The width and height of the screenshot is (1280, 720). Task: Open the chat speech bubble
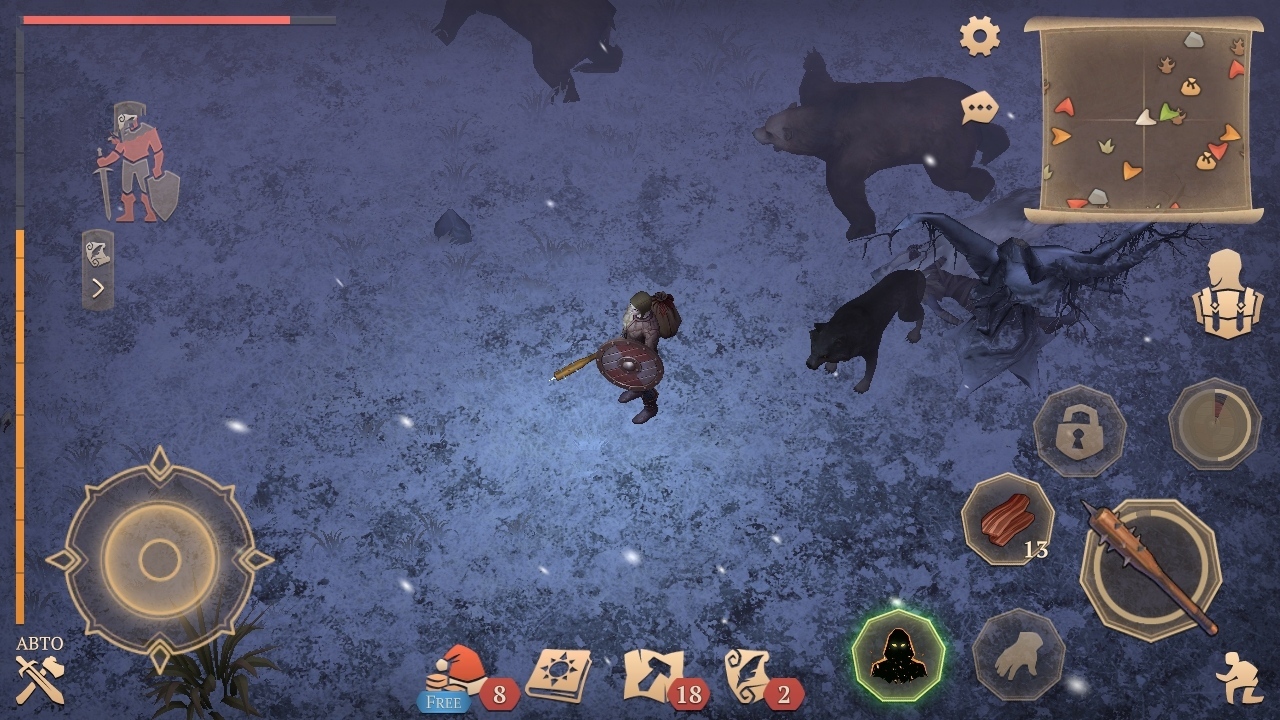coord(980,107)
